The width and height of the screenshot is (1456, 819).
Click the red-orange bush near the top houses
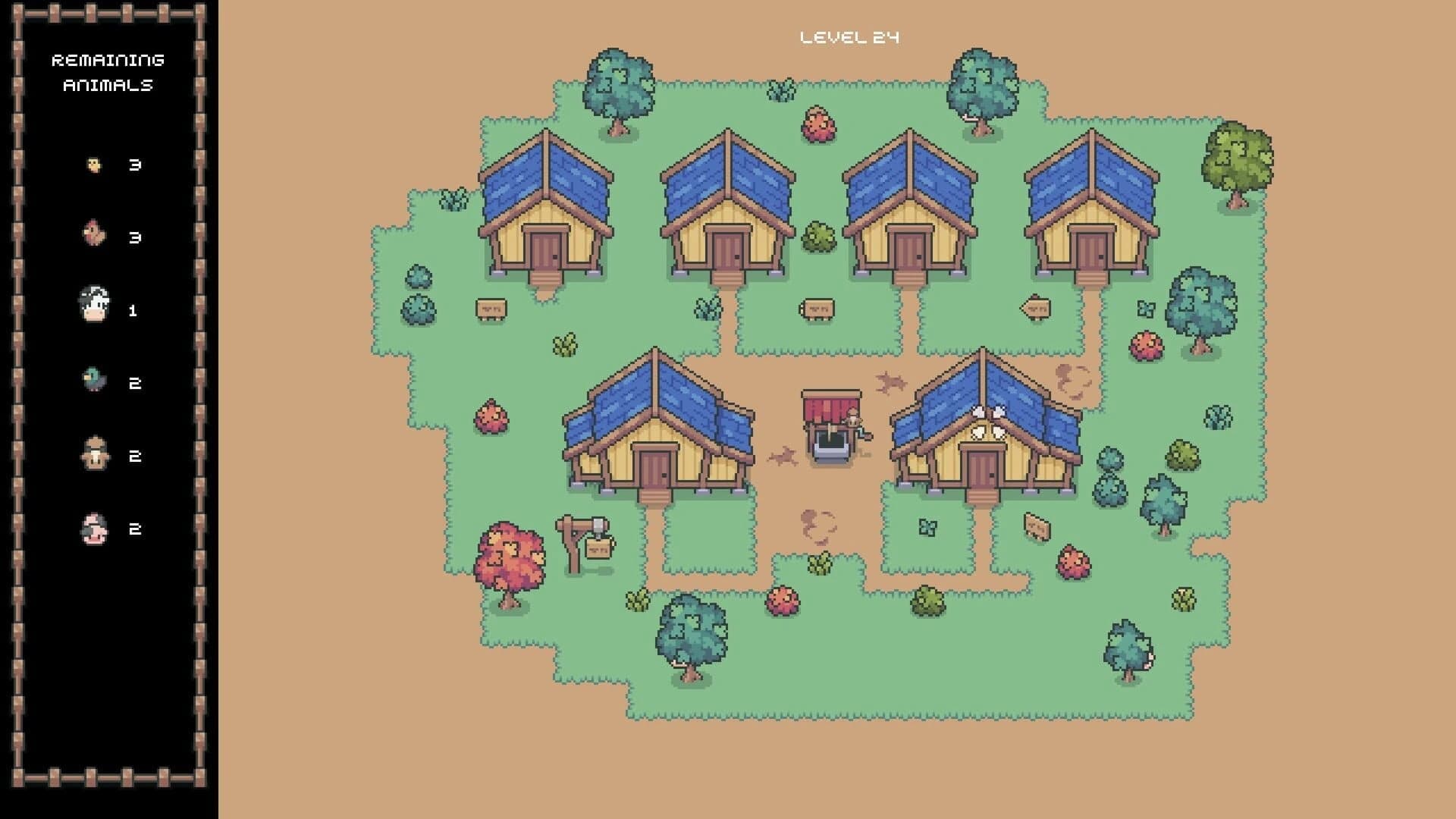click(x=817, y=125)
